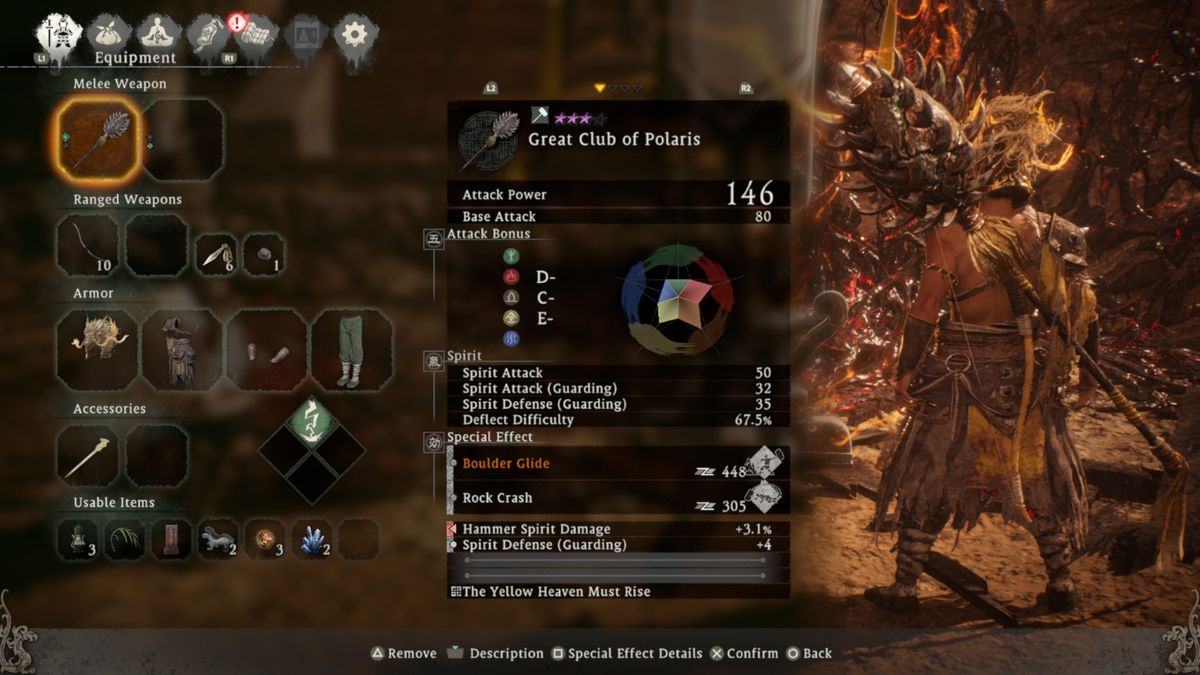Select the stone throwable slot

[264, 255]
